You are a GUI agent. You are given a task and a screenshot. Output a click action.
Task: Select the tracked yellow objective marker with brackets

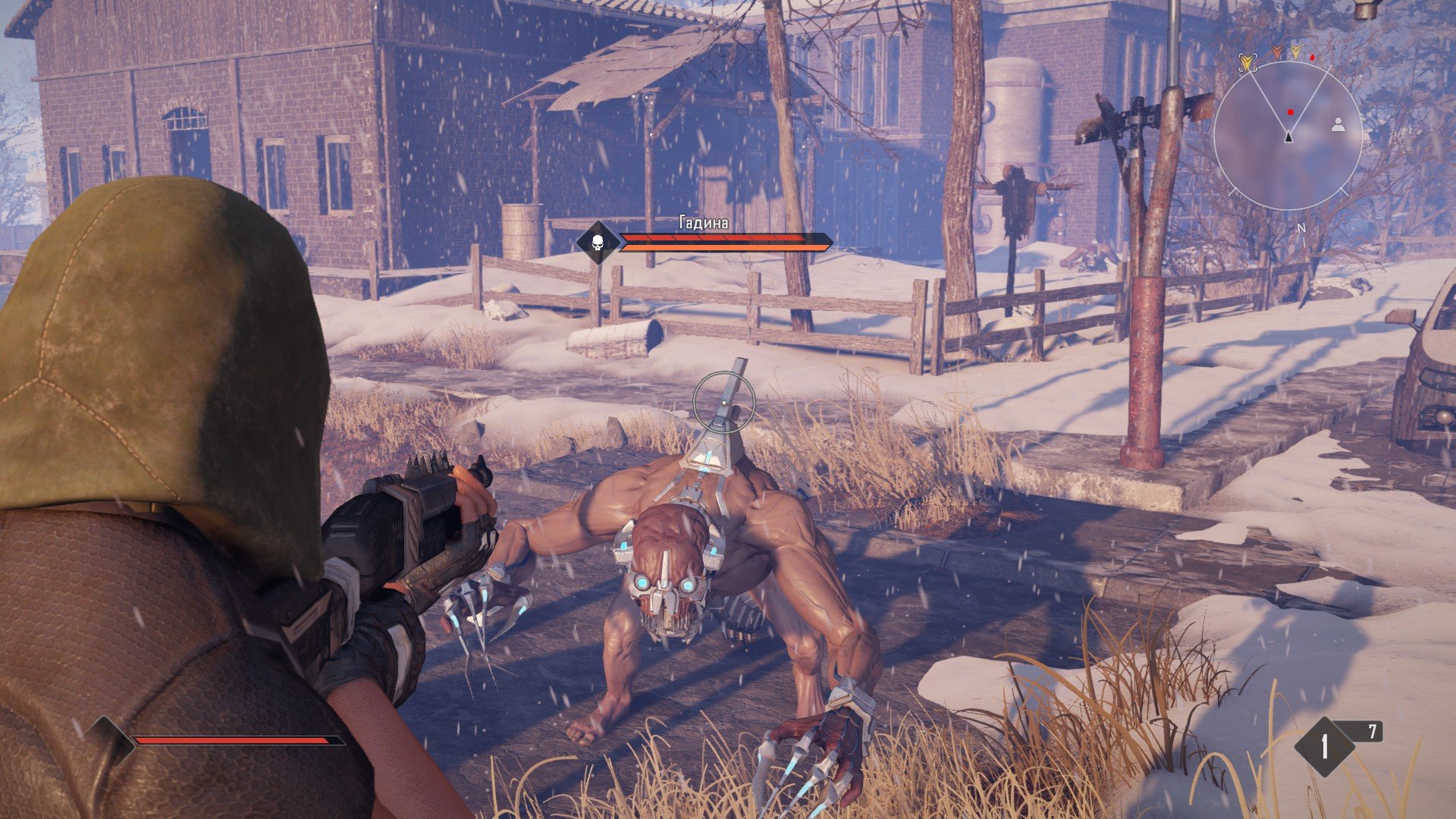[x=1247, y=63]
